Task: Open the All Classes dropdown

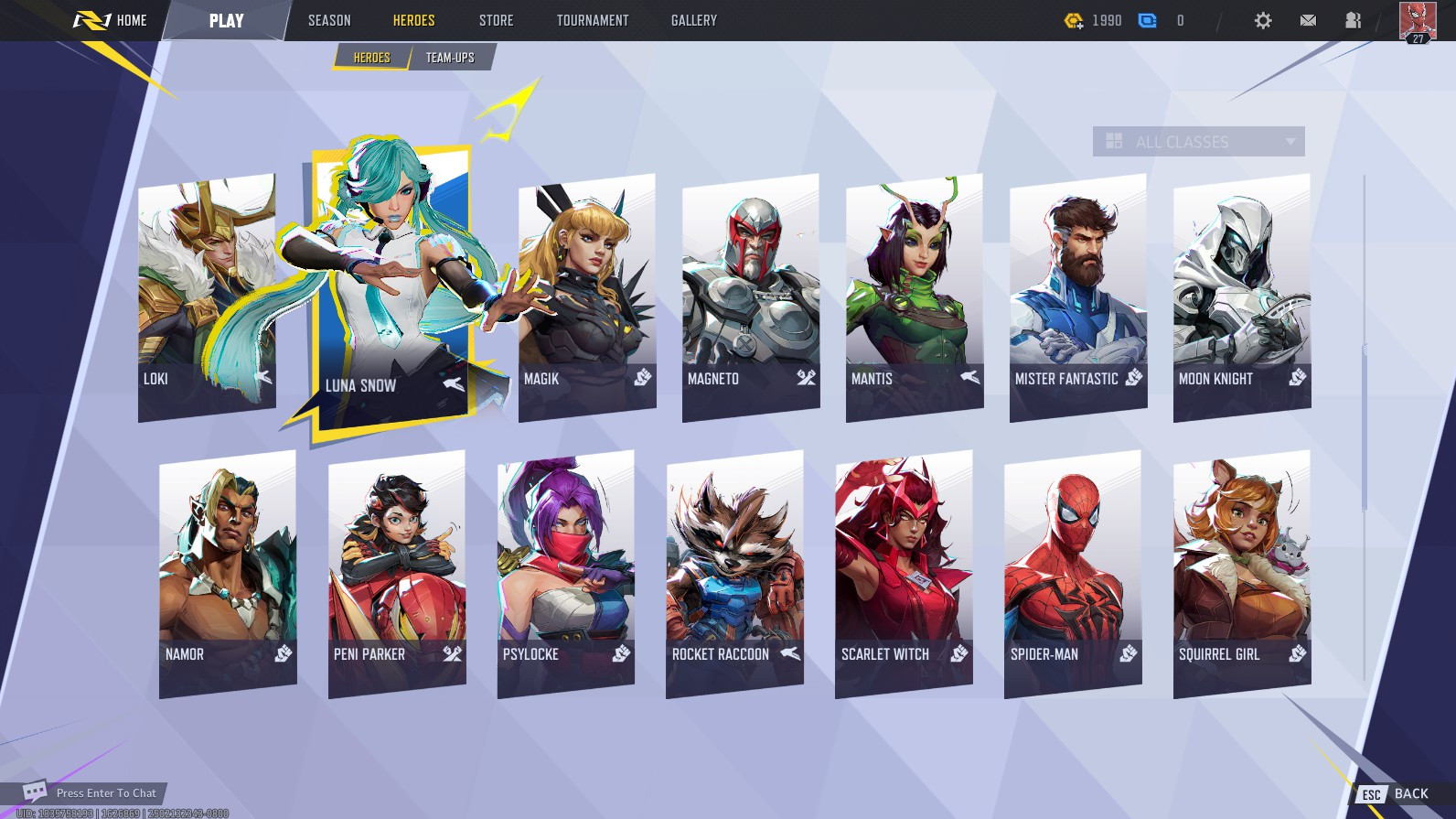Action: [x=1198, y=141]
